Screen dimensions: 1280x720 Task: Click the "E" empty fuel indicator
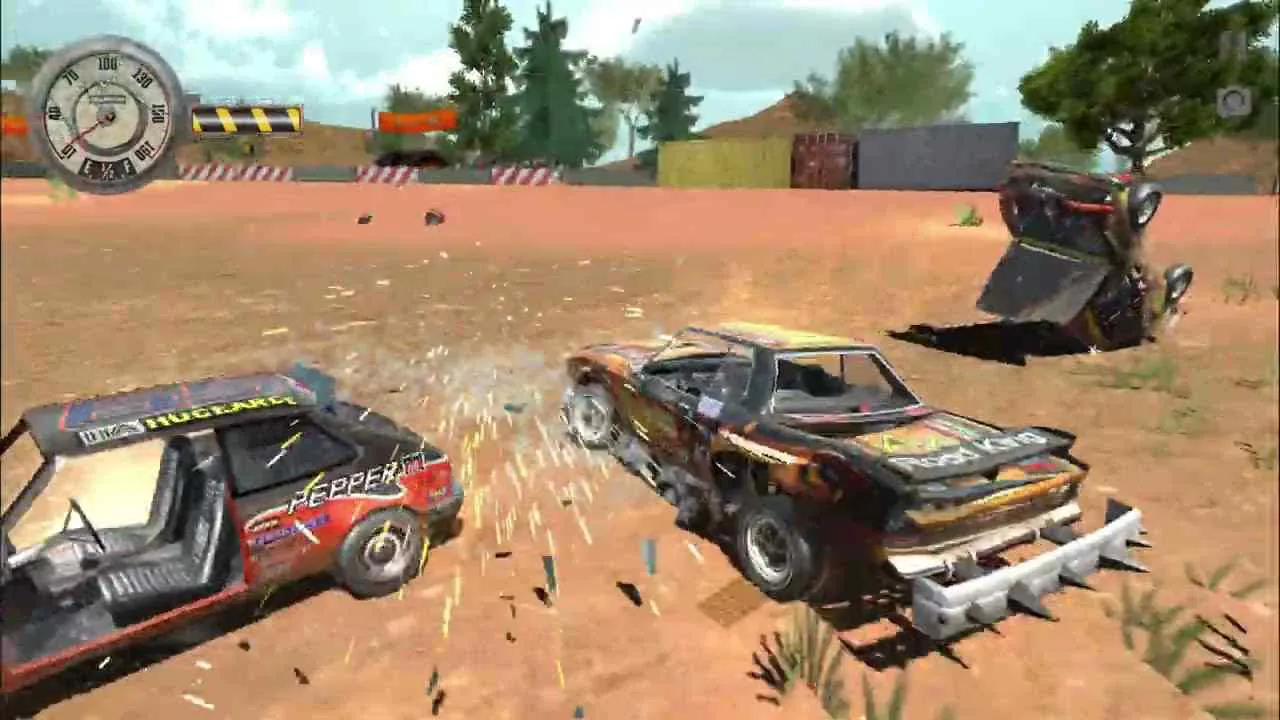point(87,165)
